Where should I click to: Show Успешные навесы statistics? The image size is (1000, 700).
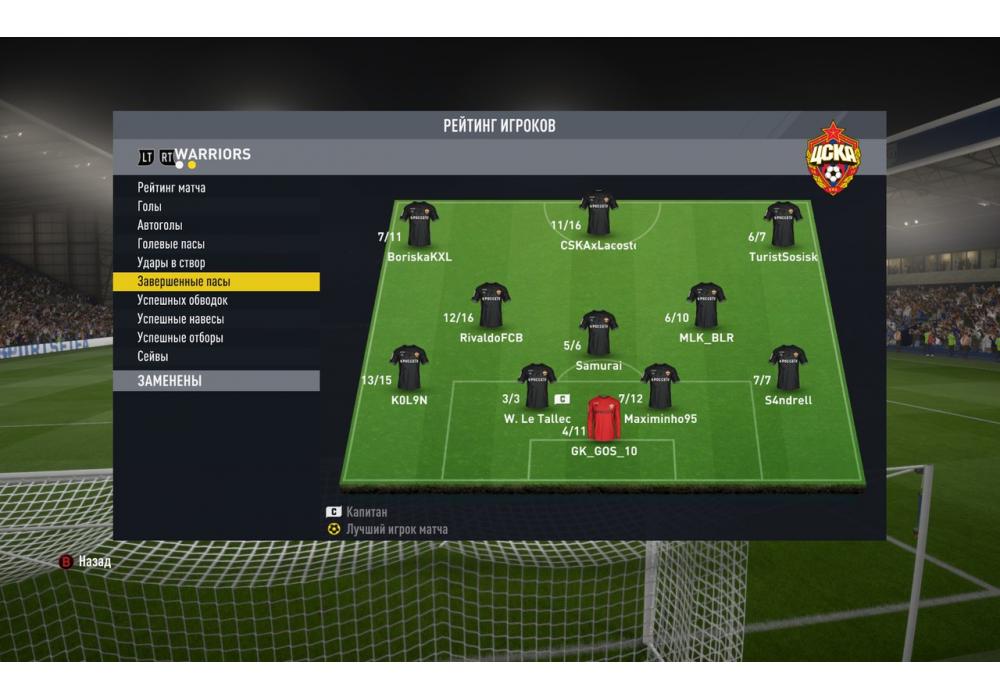pos(180,319)
